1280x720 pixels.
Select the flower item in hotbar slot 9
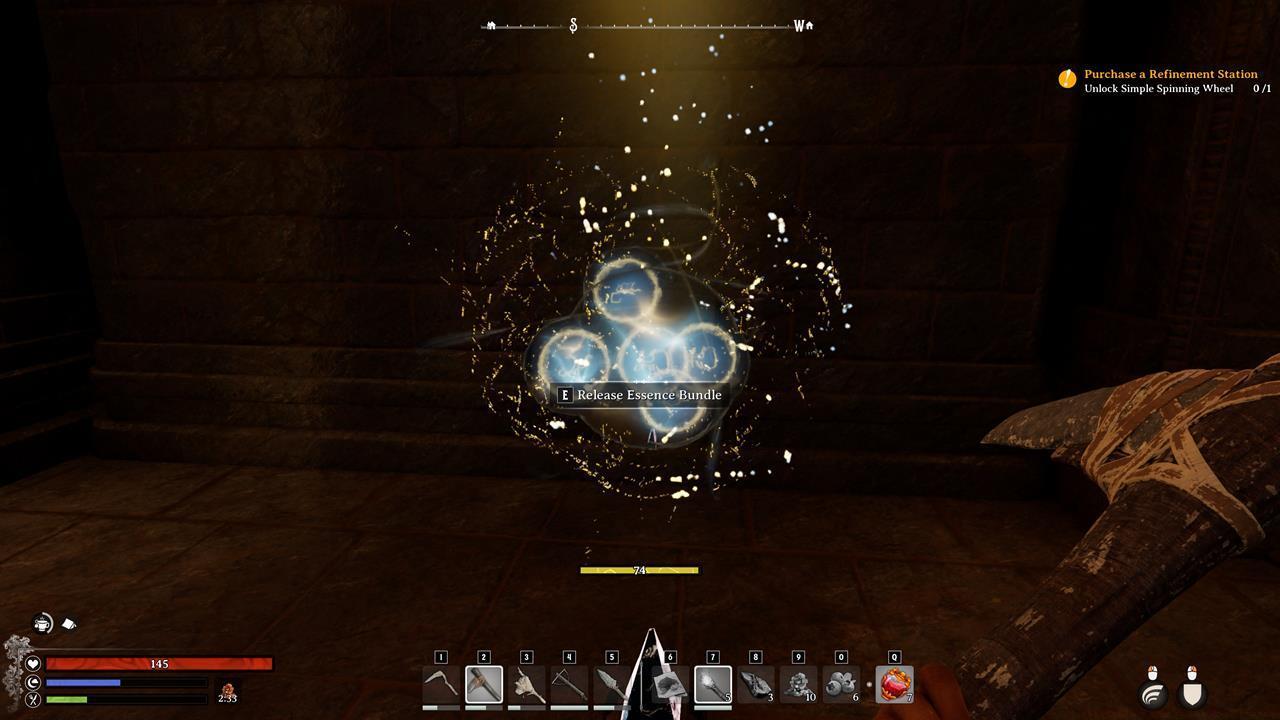[x=797, y=684]
